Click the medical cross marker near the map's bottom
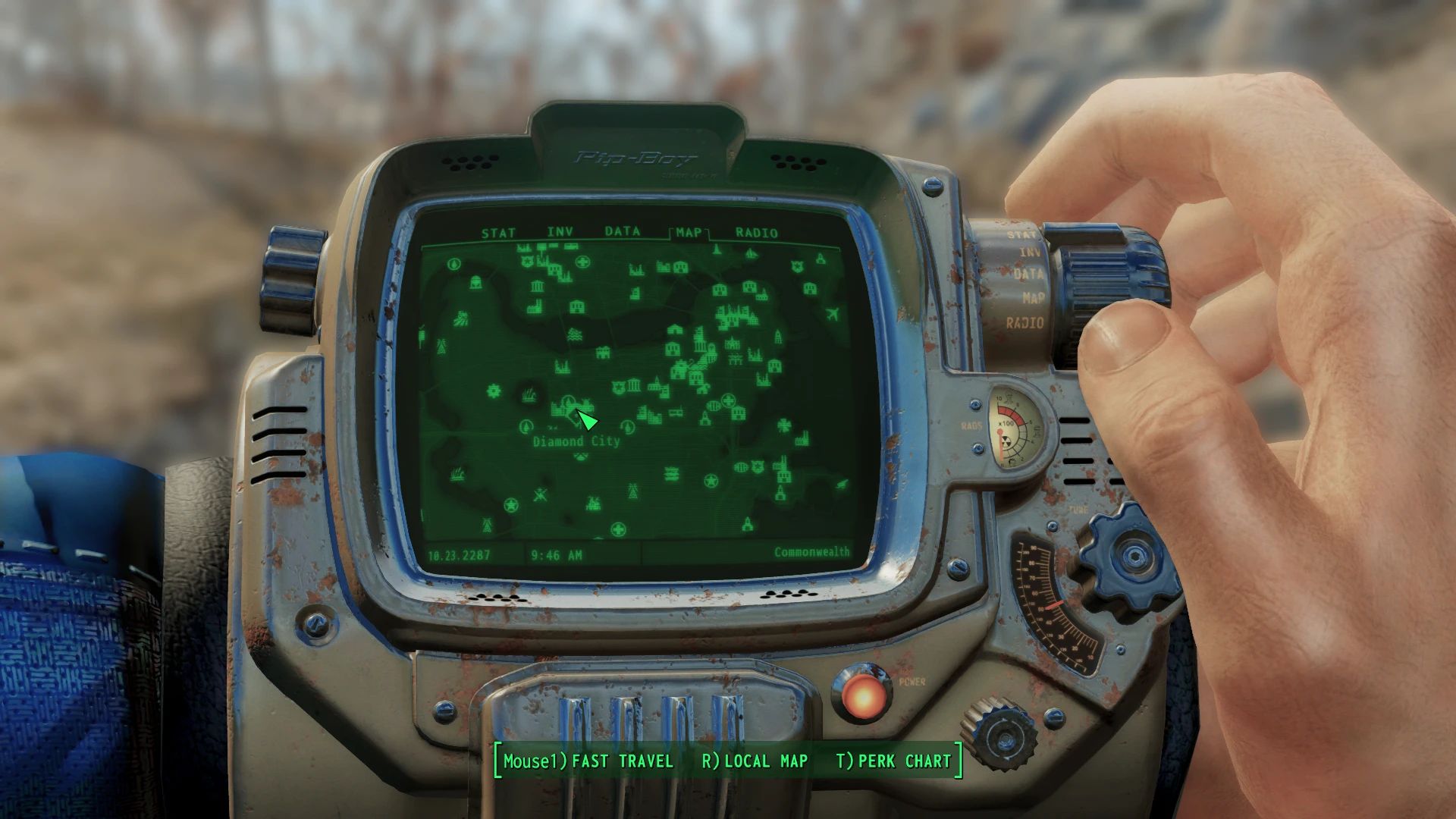 point(619,530)
